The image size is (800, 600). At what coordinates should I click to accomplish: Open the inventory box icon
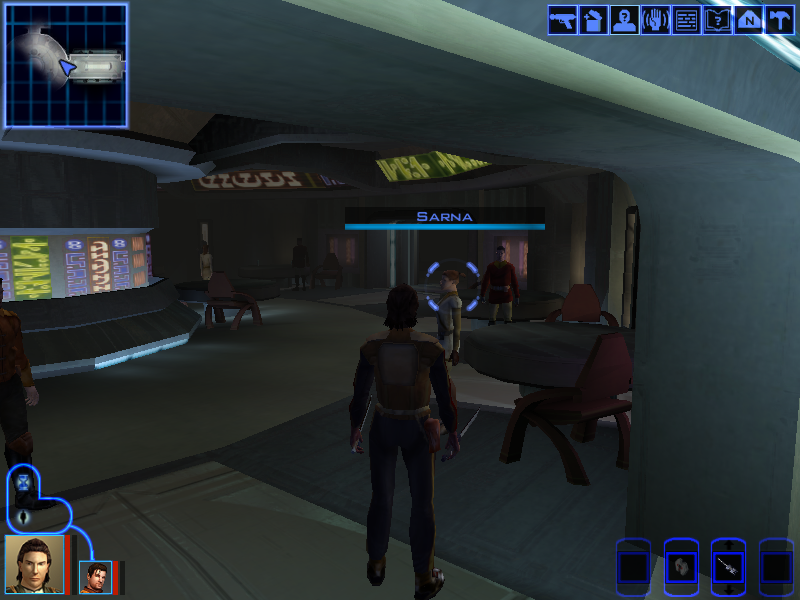coord(594,20)
